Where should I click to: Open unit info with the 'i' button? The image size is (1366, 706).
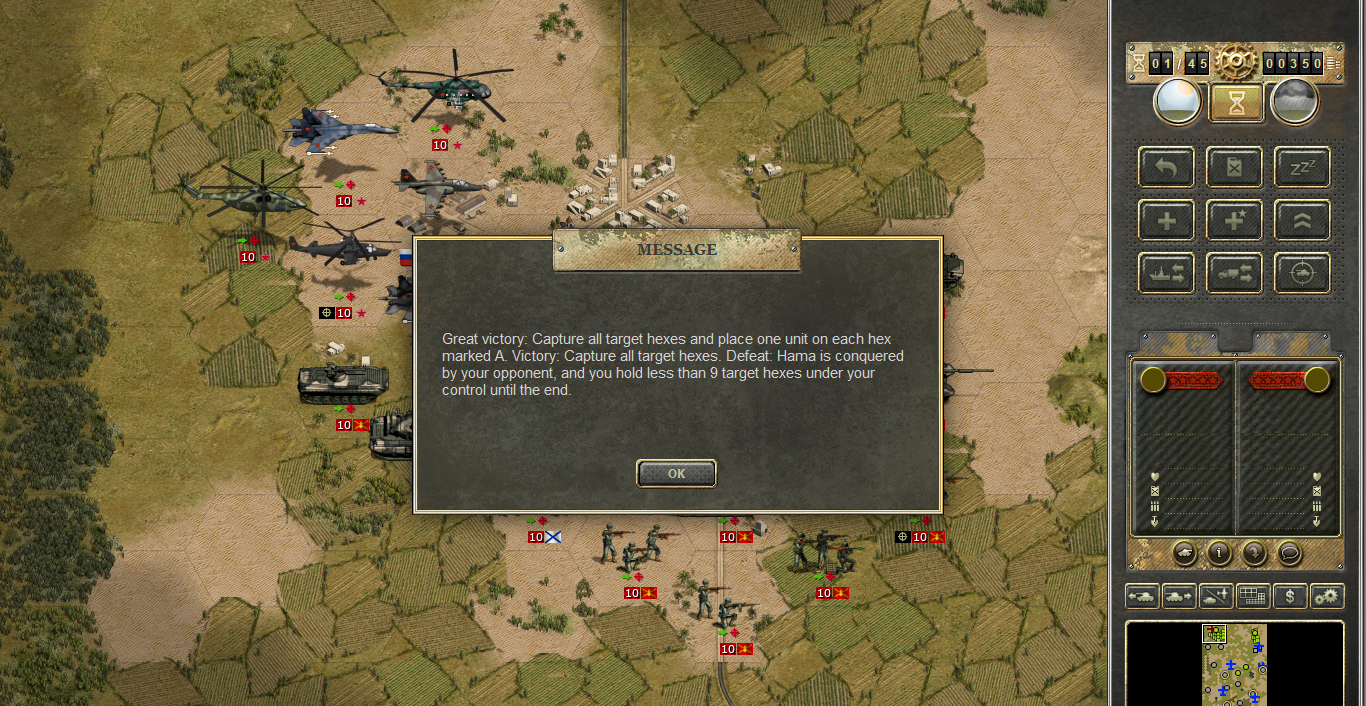[x=1218, y=551]
